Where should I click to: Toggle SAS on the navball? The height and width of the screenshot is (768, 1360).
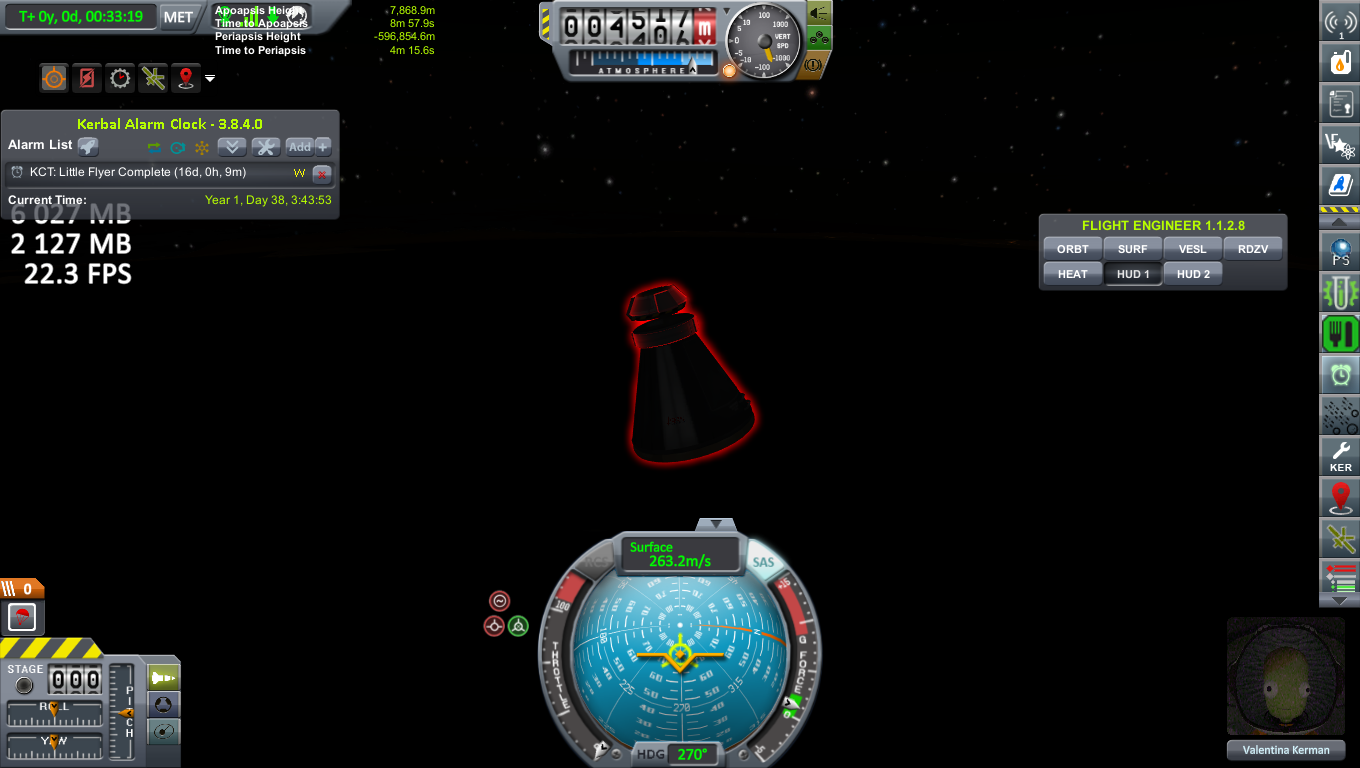[763, 562]
